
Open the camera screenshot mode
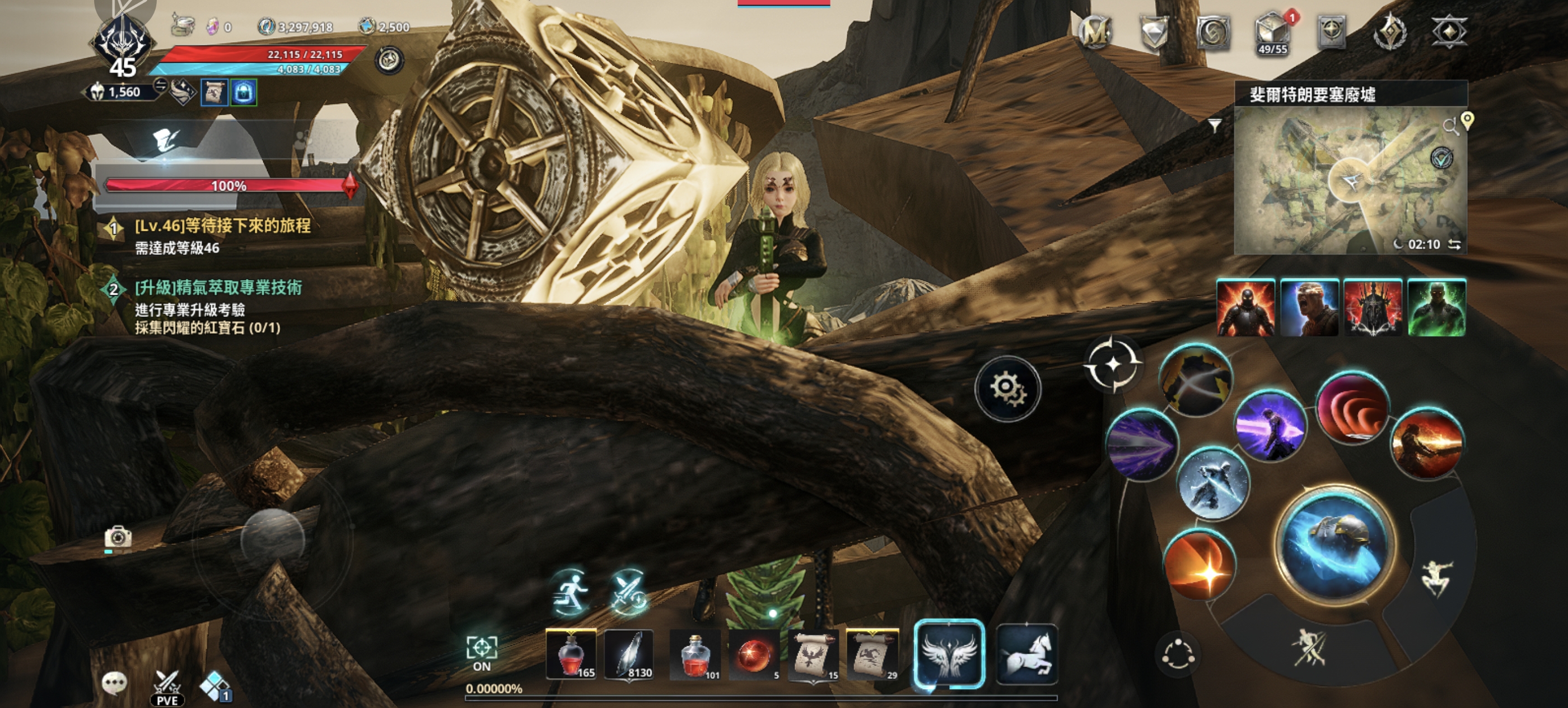118,537
